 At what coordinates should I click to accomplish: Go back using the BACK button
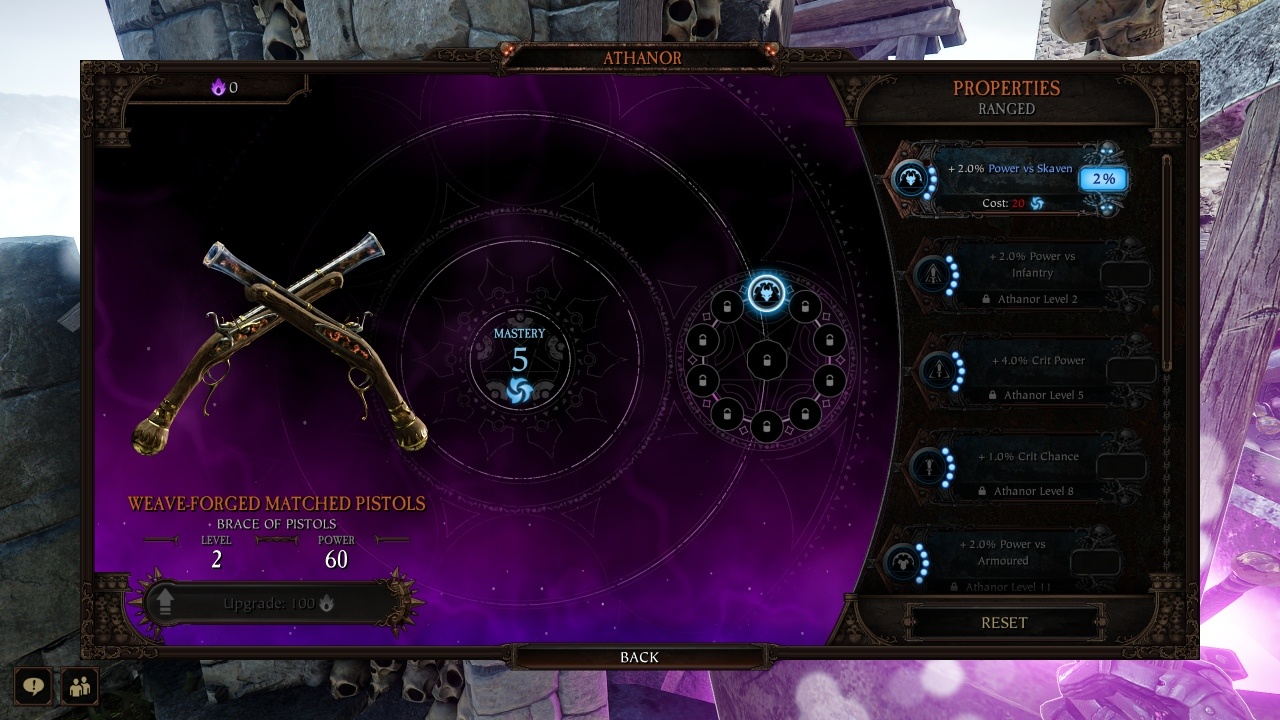click(x=639, y=657)
